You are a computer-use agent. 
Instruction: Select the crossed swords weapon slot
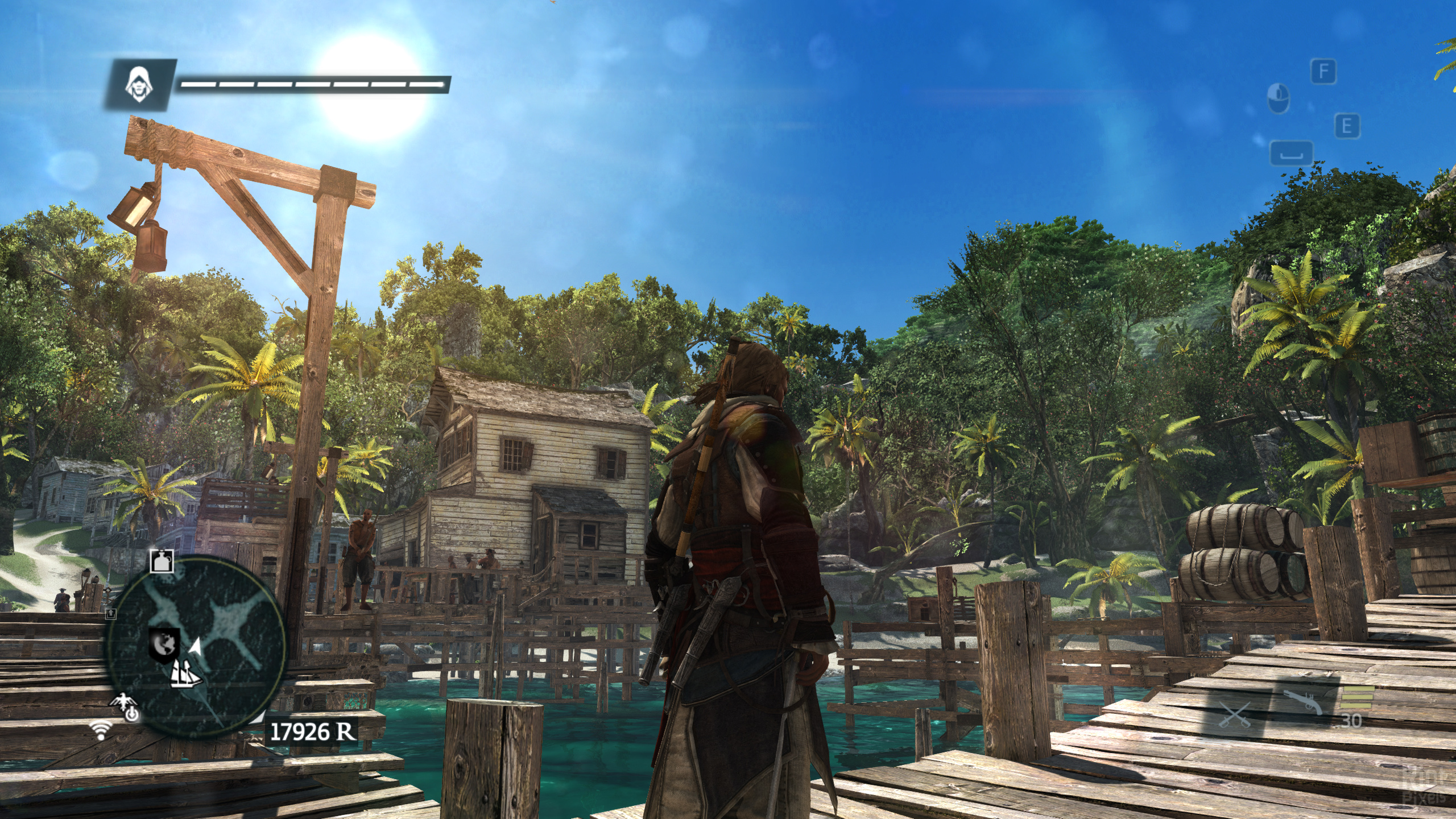pos(1235,715)
